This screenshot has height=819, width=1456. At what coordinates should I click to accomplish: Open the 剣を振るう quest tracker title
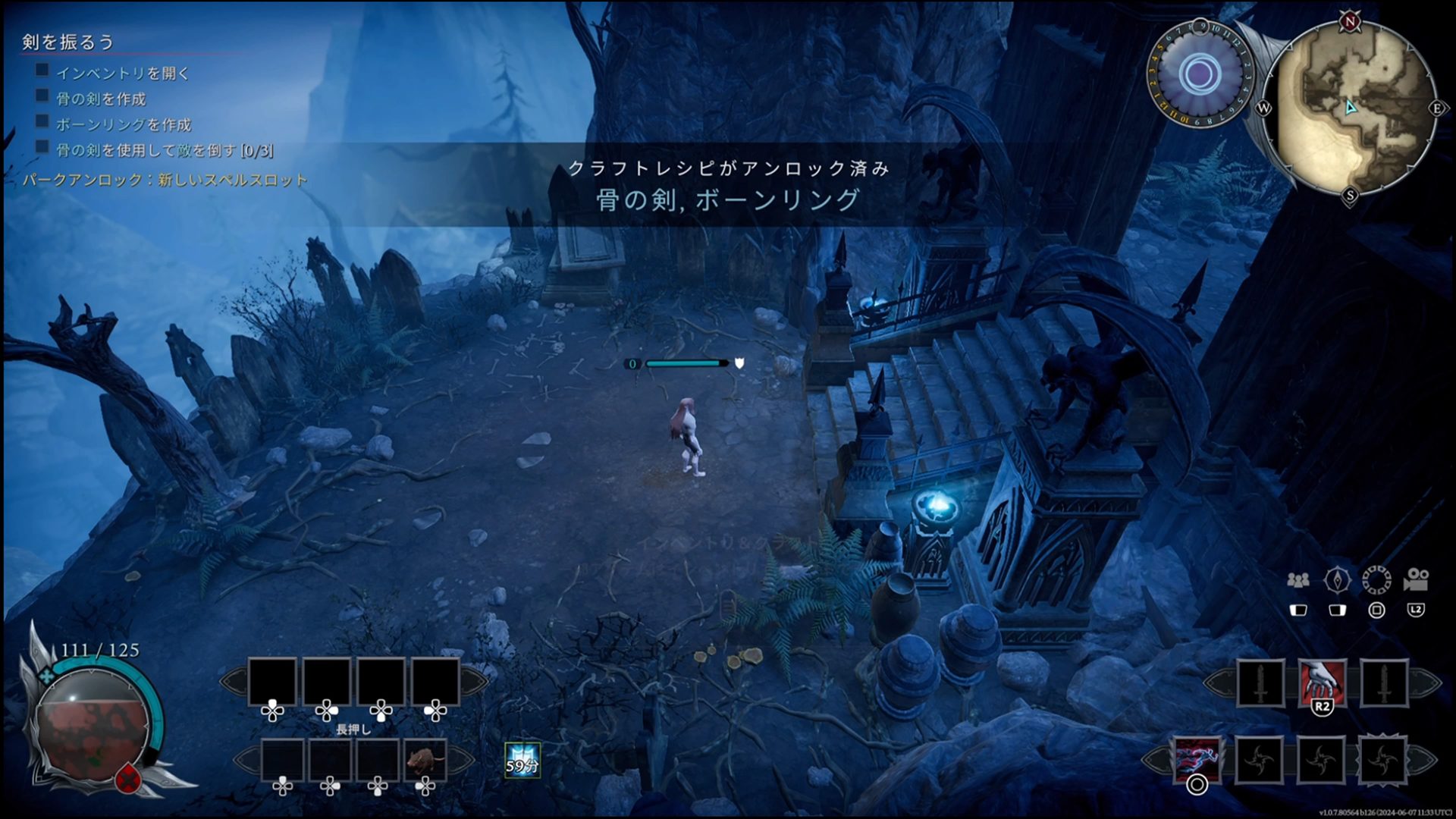pos(68,42)
